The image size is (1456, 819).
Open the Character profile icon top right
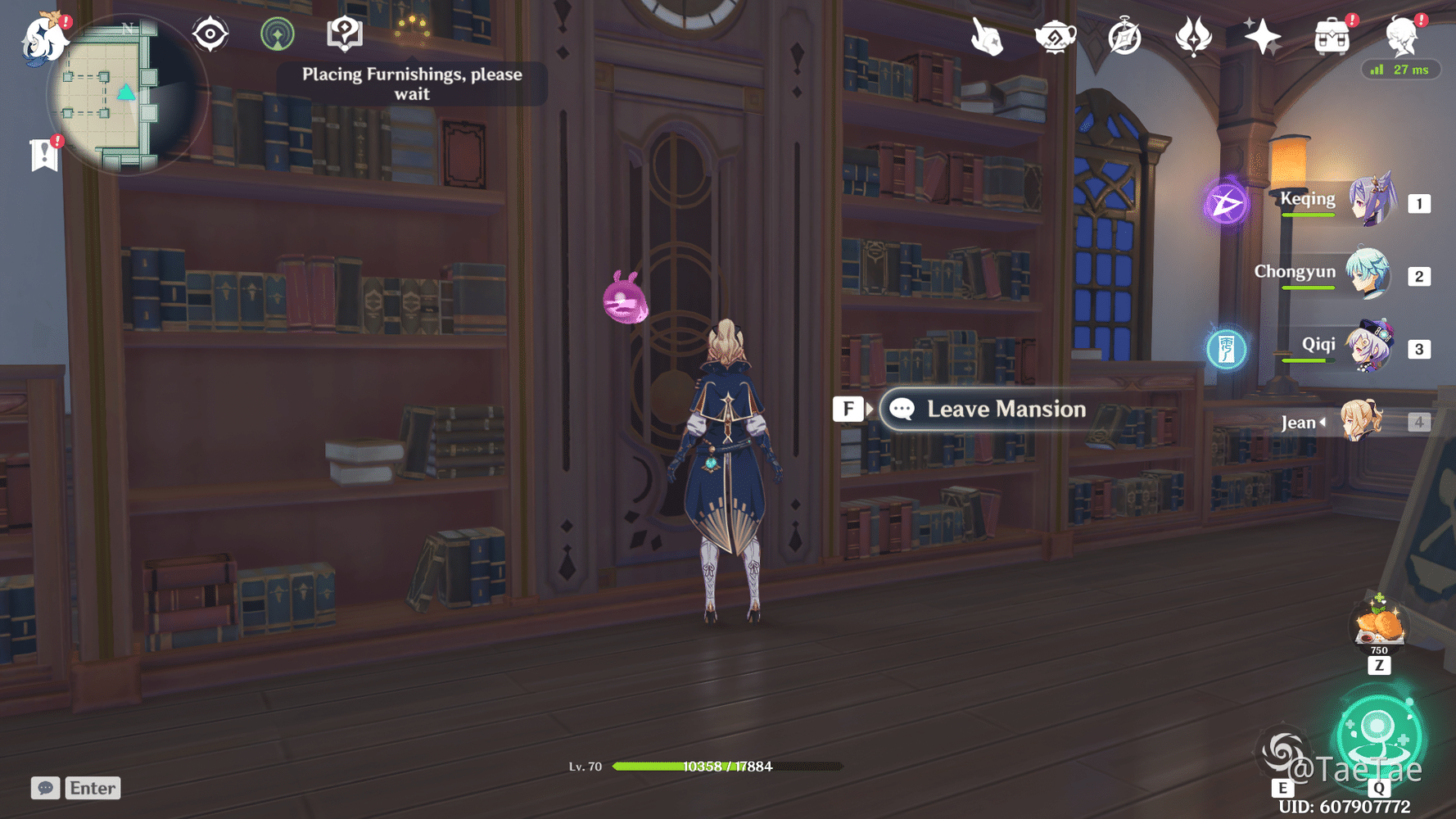click(x=1402, y=35)
